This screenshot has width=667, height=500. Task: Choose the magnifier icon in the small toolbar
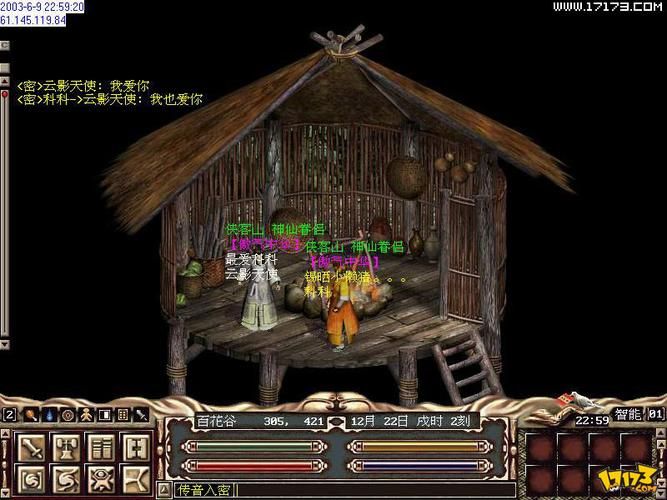tap(30, 414)
